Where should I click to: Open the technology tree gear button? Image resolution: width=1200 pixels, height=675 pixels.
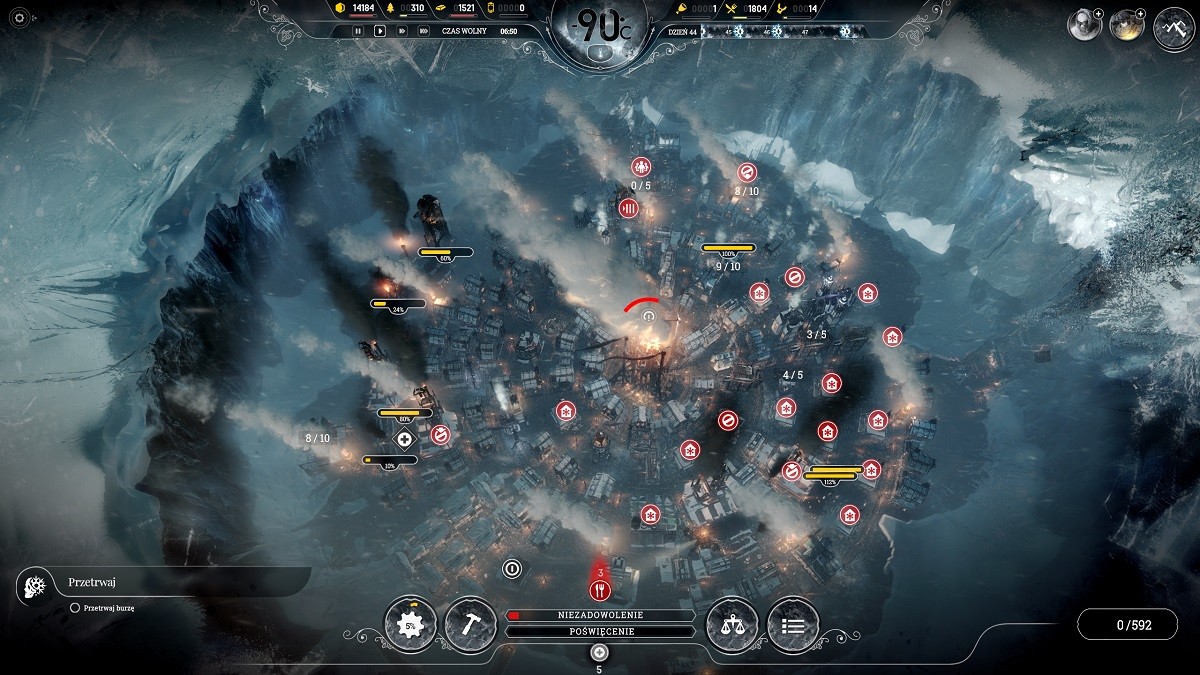point(410,626)
